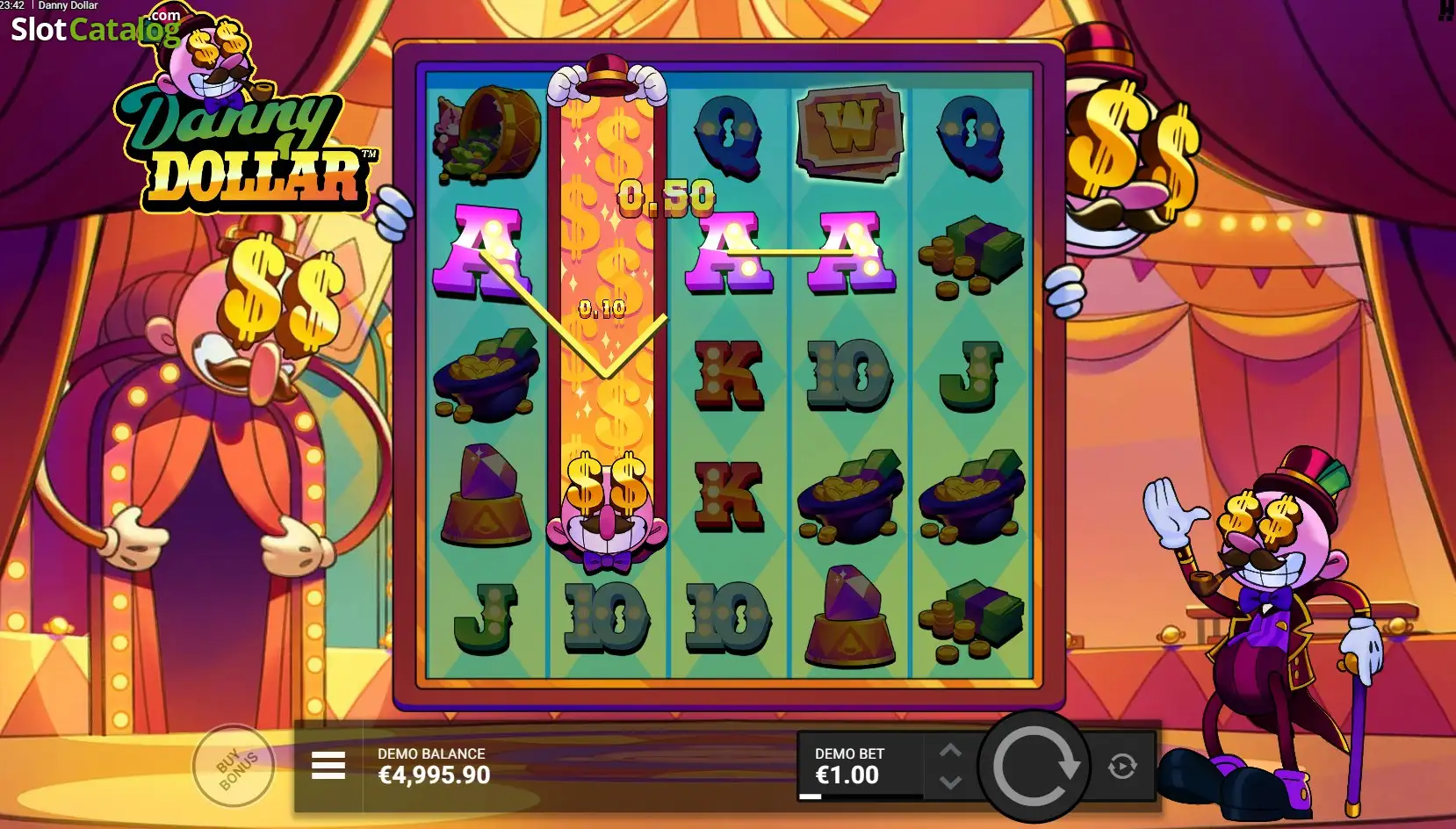Open the autoplay settings button
The width and height of the screenshot is (1456, 829).
(1122, 766)
